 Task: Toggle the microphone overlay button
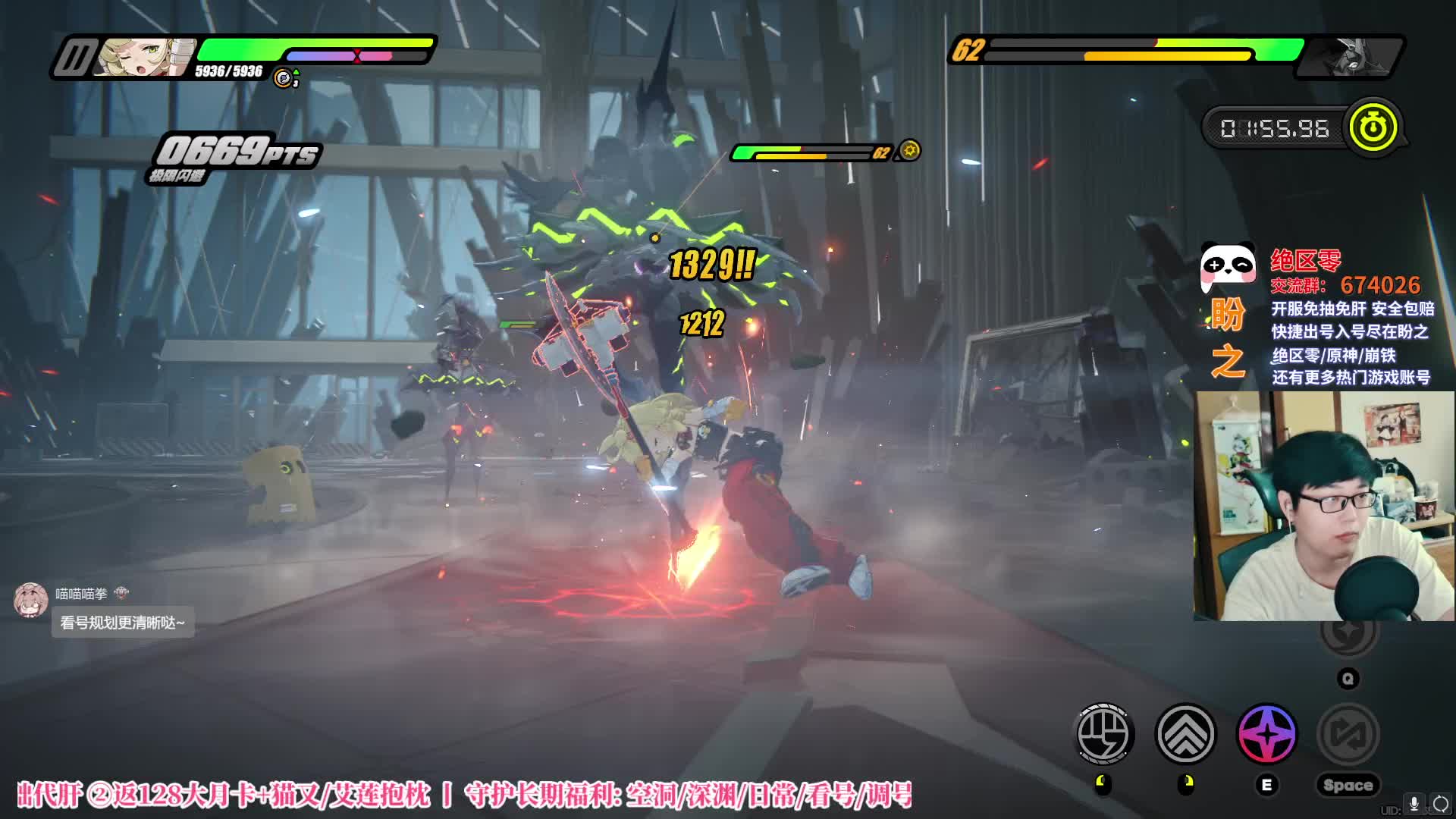[x=1414, y=804]
